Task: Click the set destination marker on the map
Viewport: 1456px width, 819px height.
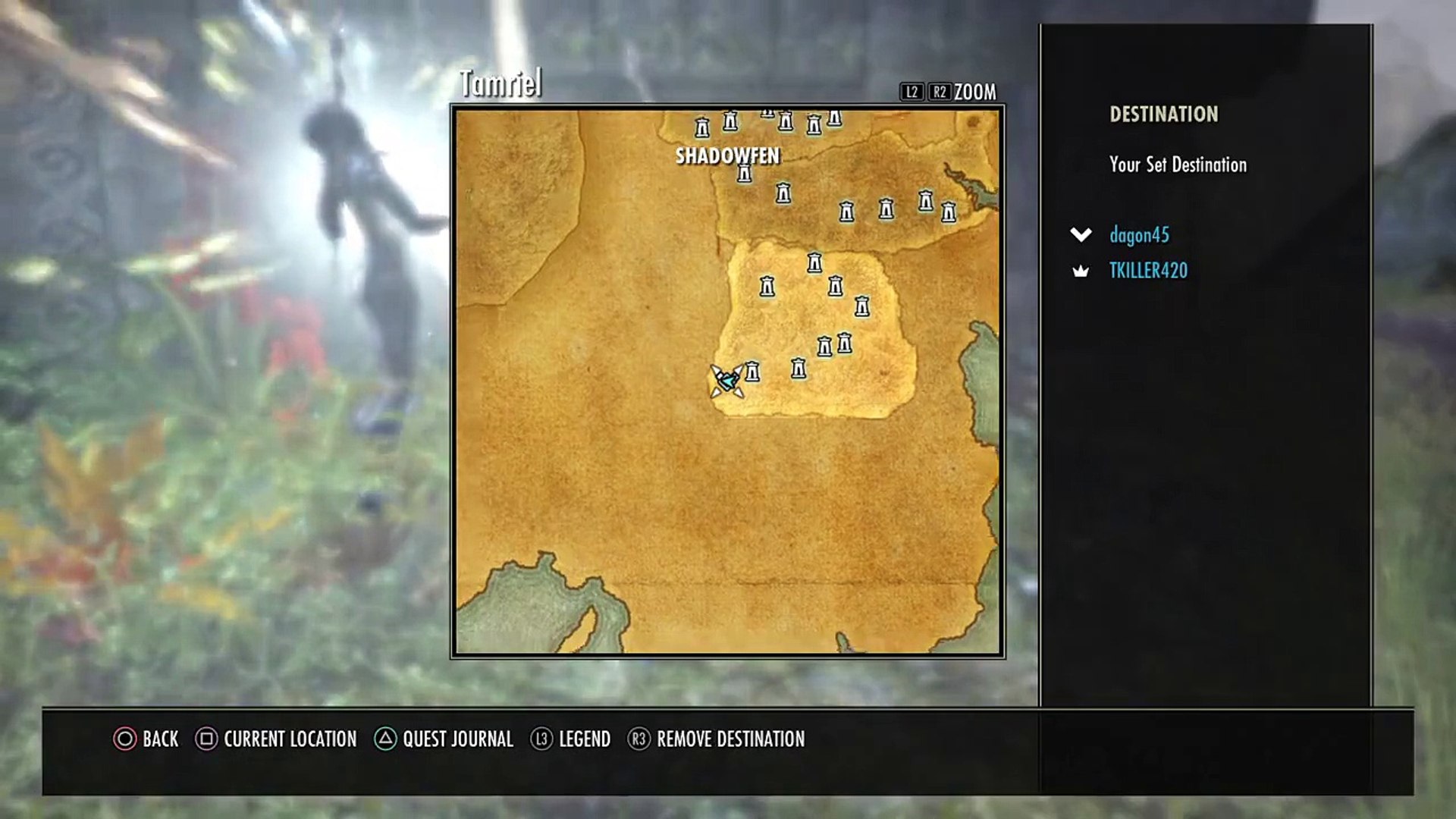Action: coord(727,381)
